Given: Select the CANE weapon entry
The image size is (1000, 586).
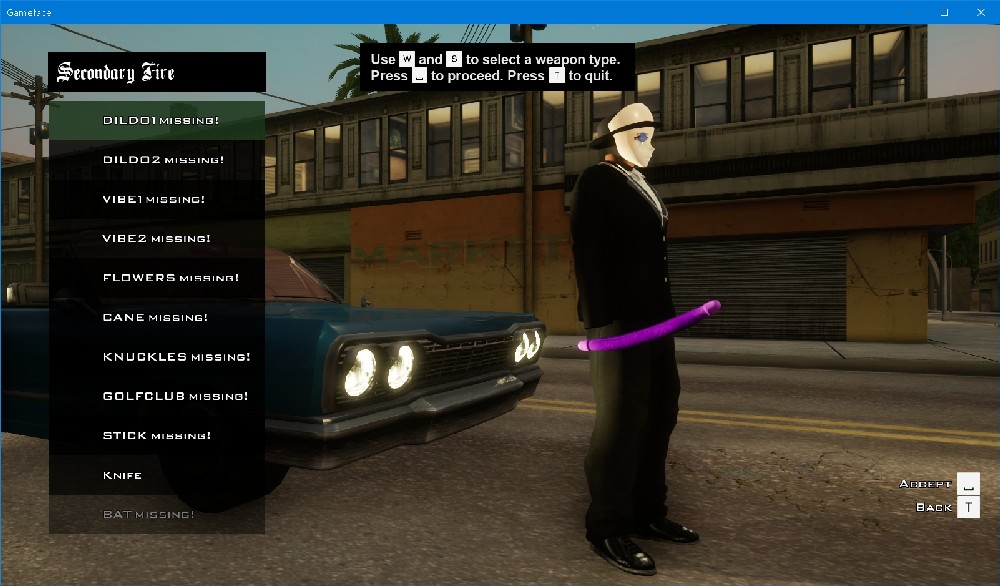Looking at the screenshot, I should pyautogui.click(x=157, y=317).
